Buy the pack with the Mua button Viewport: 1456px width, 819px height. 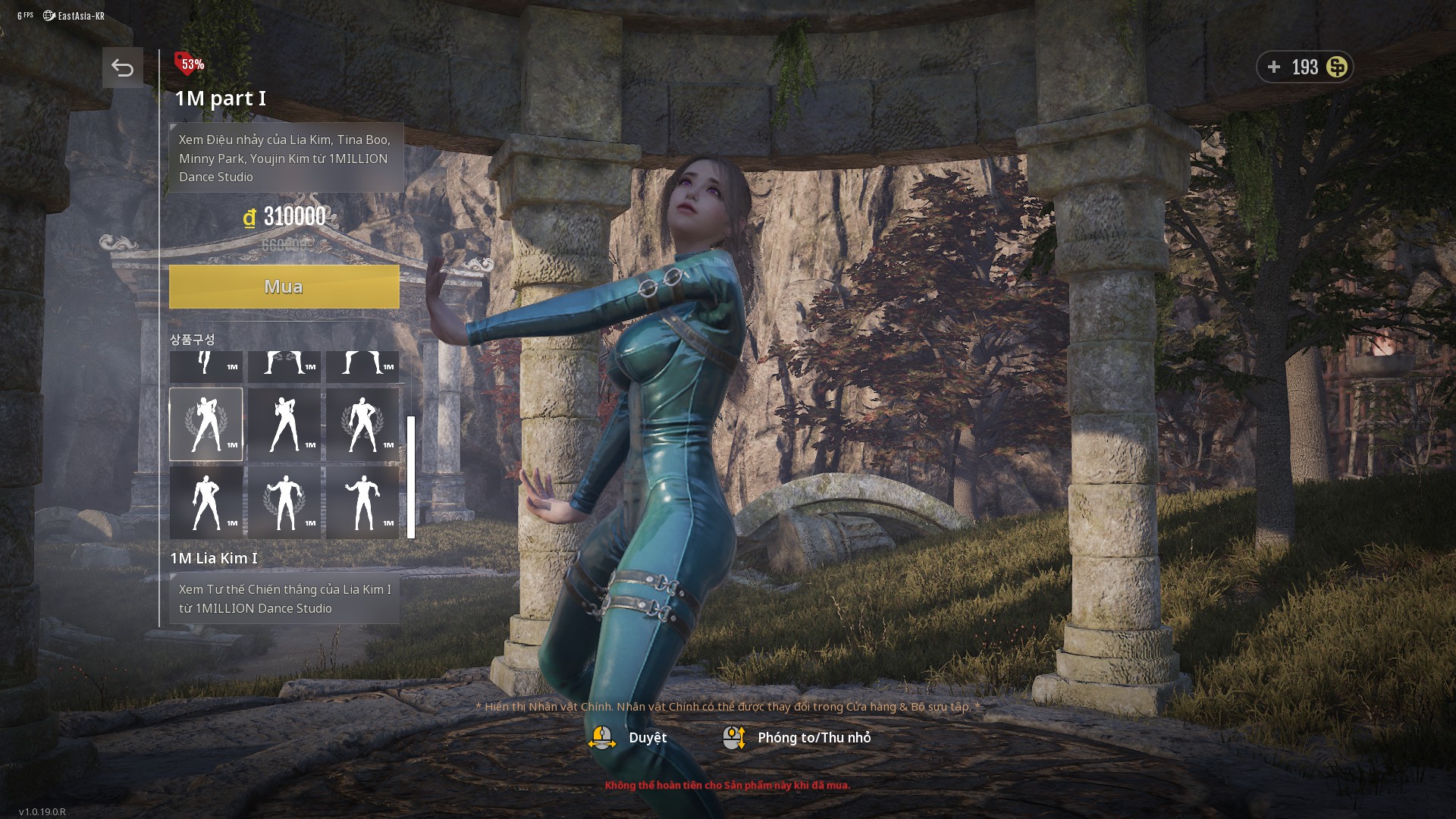(284, 287)
